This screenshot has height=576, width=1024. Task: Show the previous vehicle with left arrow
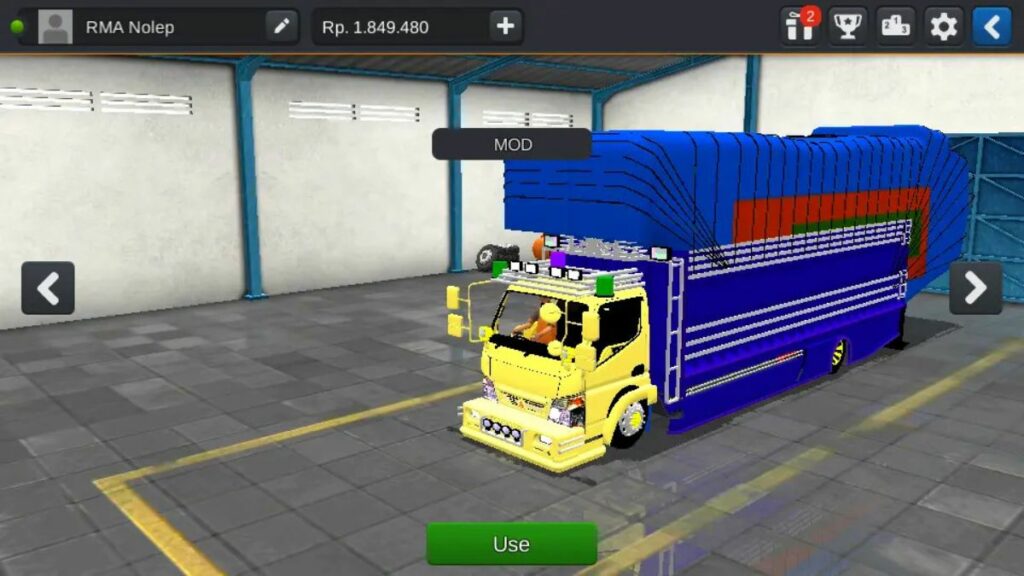[48, 288]
